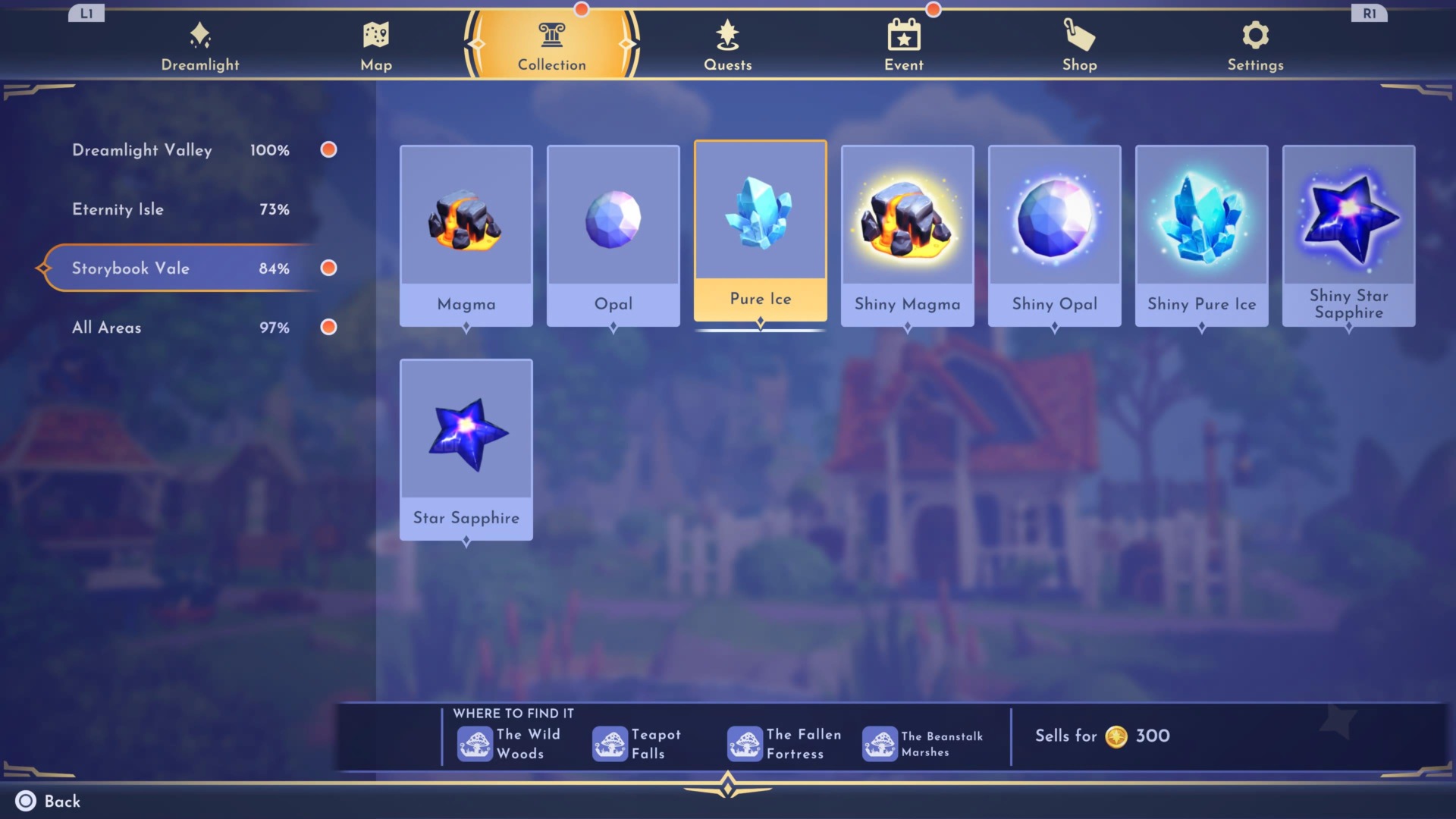Select Dreamlight Valley in the sidebar

point(142,149)
